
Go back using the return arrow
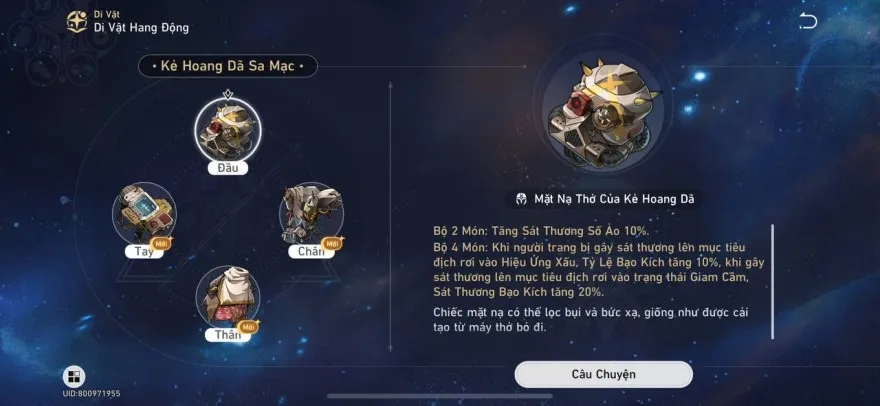click(808, 22)
